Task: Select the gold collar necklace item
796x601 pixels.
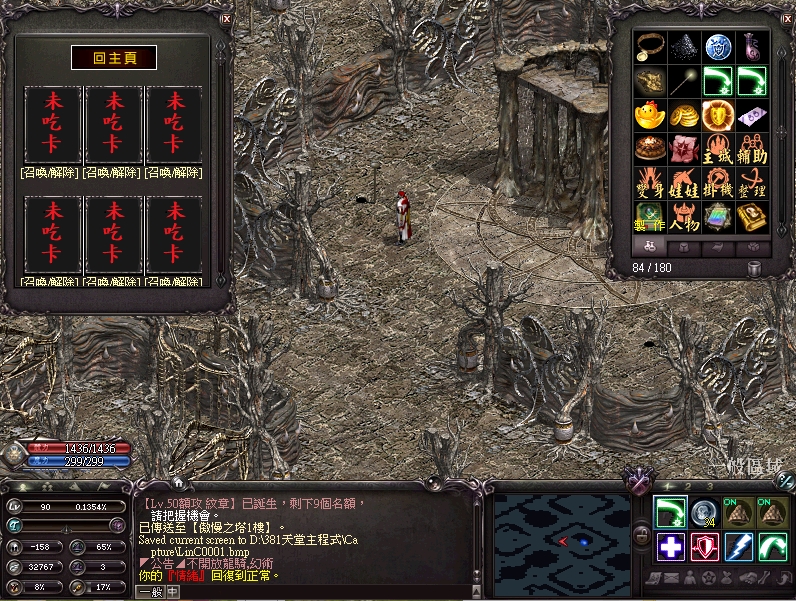Action: (650, 45)
